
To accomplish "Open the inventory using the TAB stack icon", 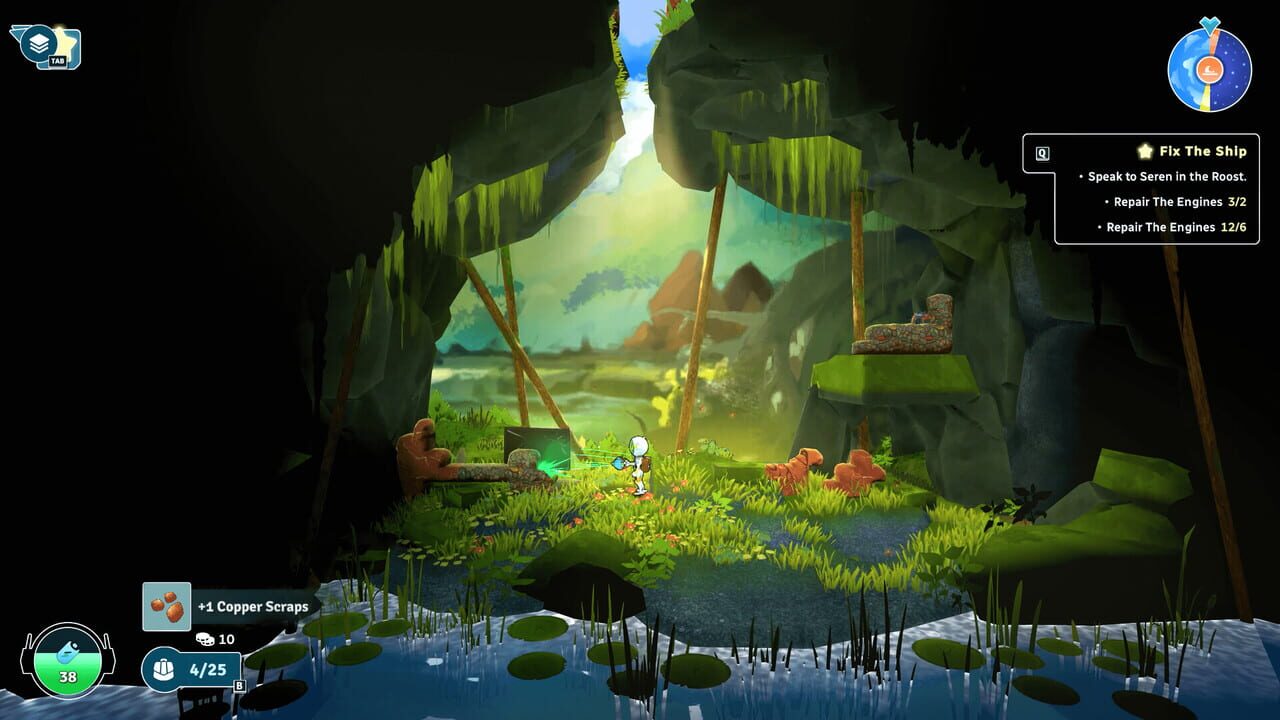I will pyautogui.click(x=38, y=42).
